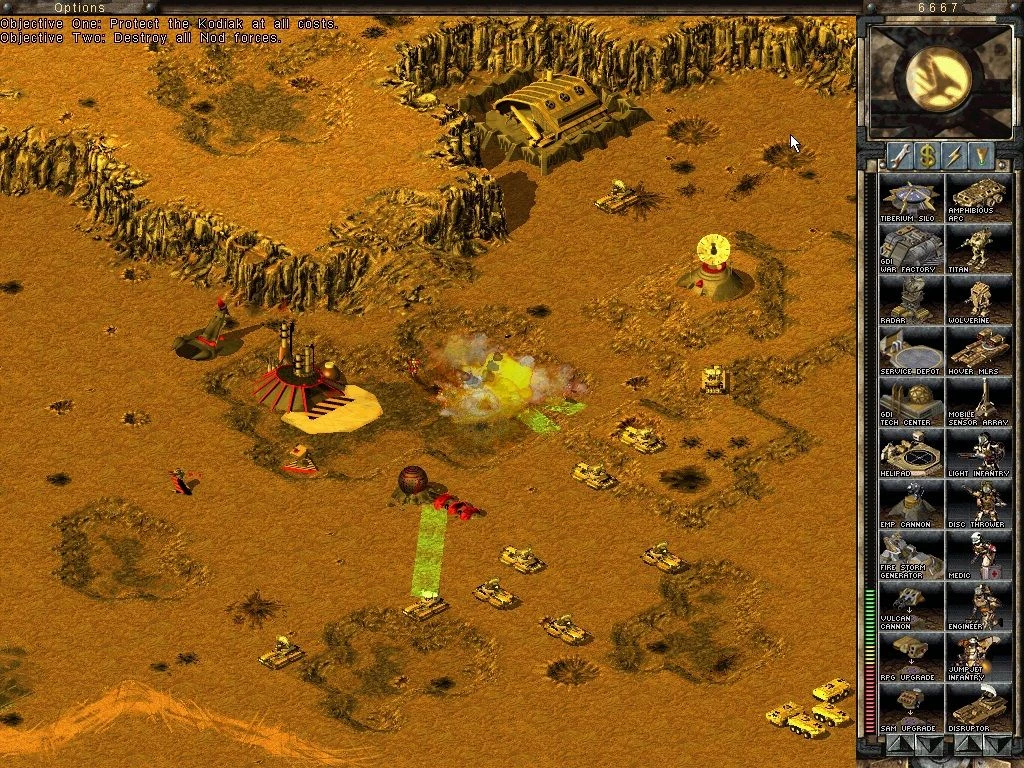The image size is (1024, 768).
Task: Build a Service Depot
Action: coord(910,351)
